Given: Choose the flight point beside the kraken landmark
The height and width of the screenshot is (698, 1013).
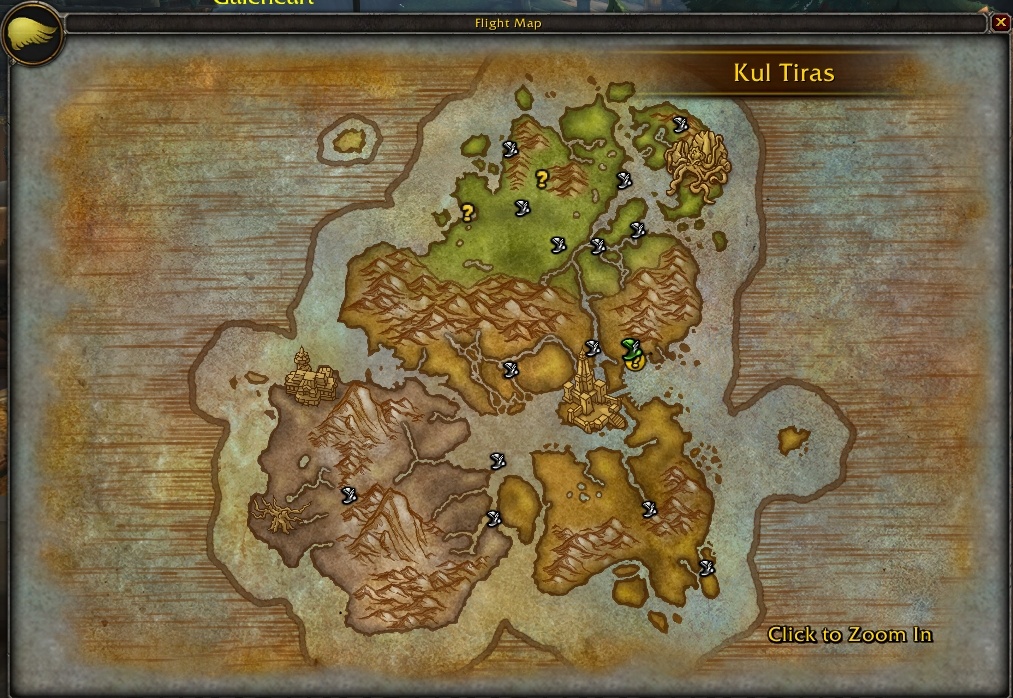Looking at the screenshot, I should click(680, 124).
